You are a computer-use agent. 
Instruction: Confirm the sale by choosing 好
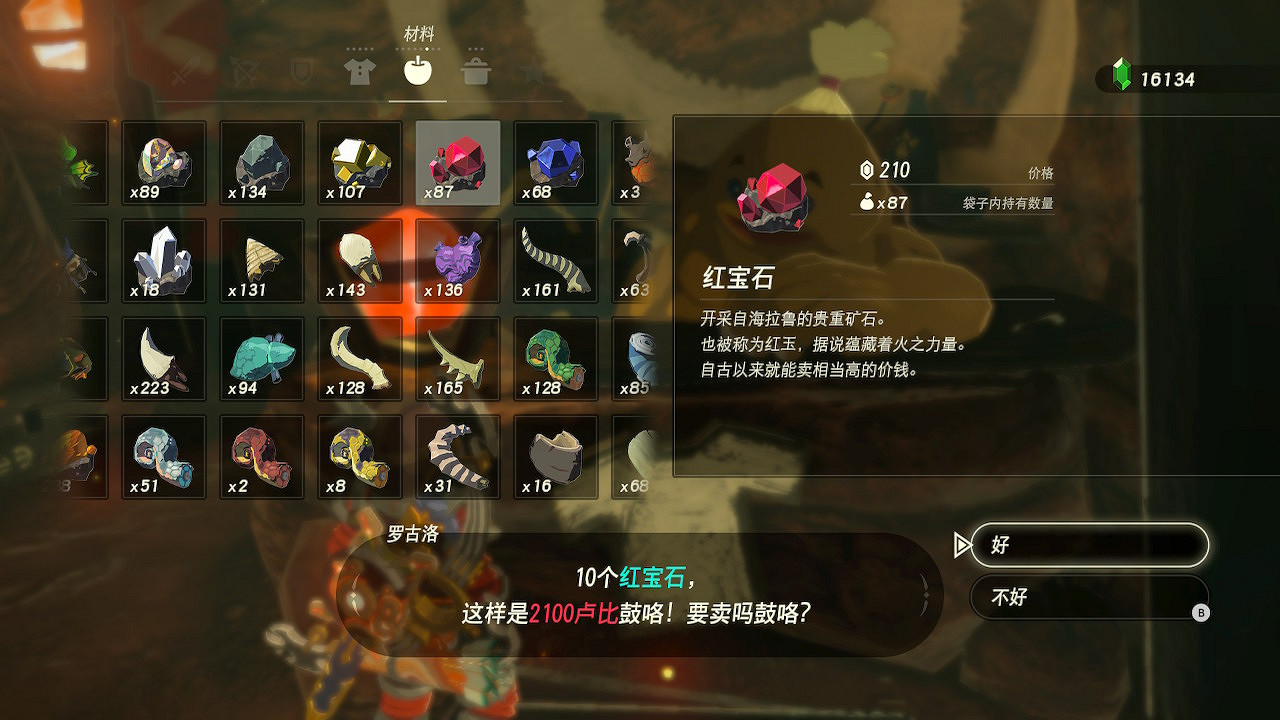1089,544
